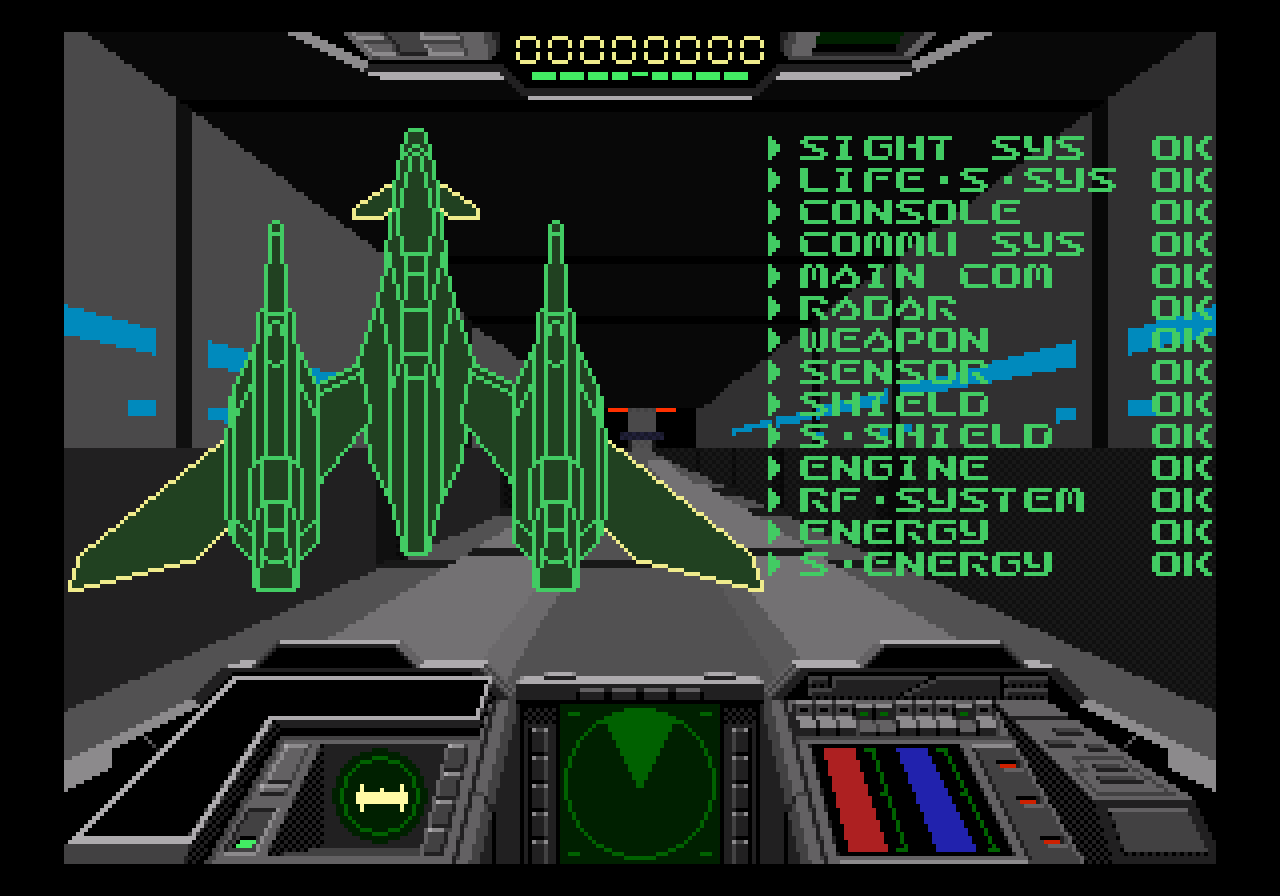Viewport: 1280px width, 896px height.
Task: Select the round ship-status icon display
Action: [x=383, y=797]
